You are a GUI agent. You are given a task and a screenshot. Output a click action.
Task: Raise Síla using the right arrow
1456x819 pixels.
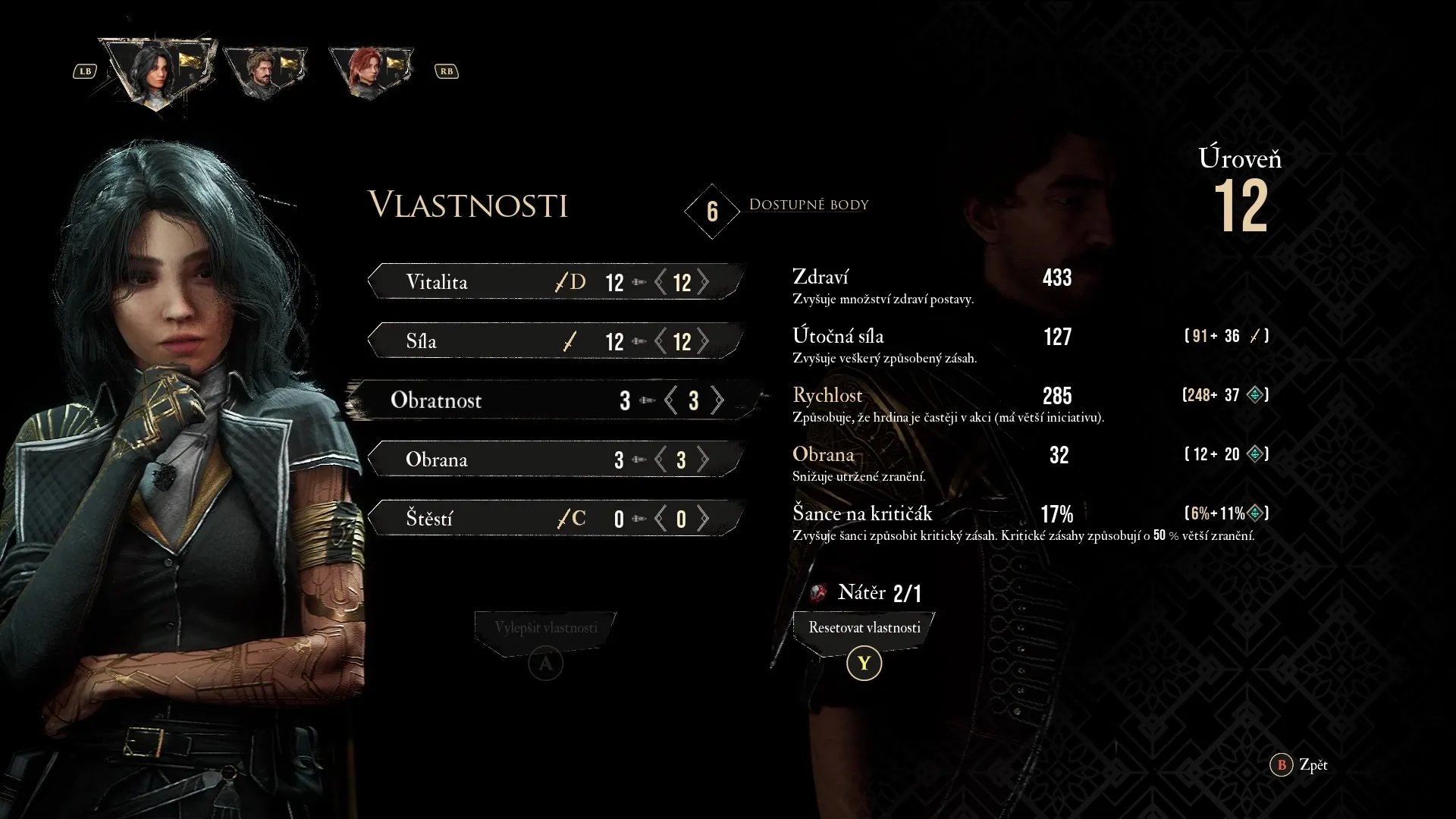tap(704, 341)
